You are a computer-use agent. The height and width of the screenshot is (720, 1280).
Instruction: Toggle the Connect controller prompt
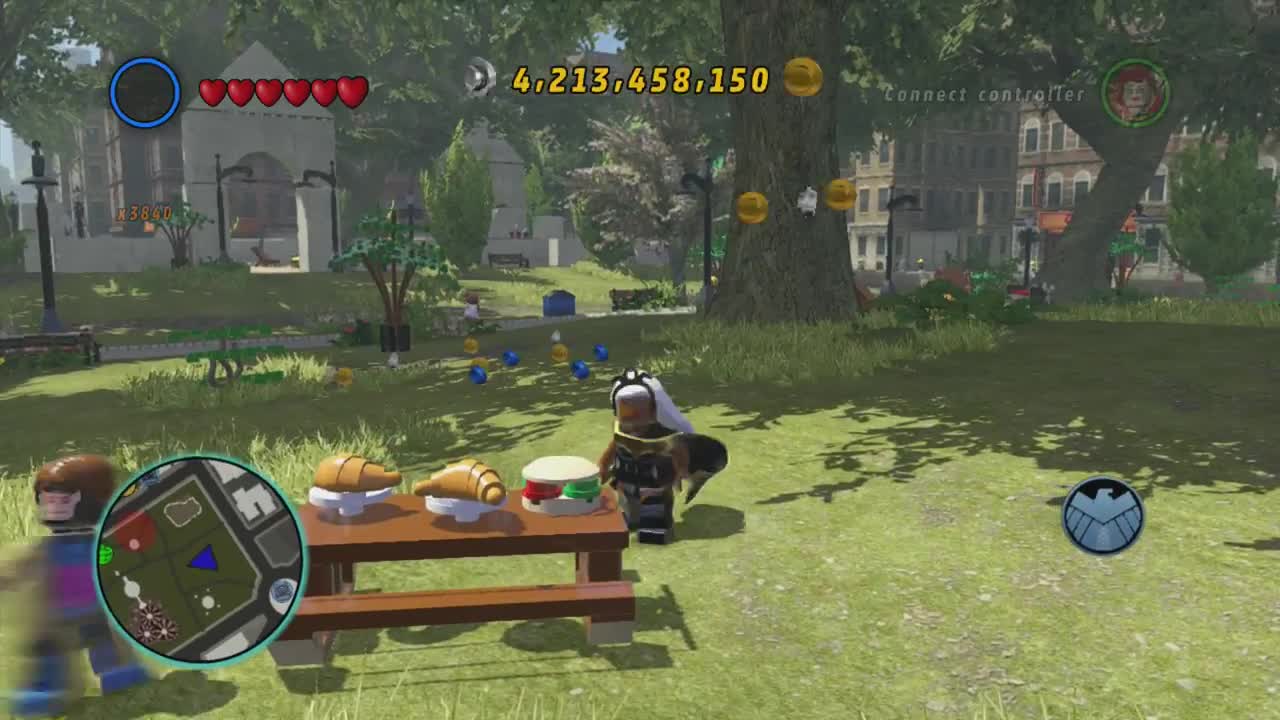tap(985, 94)
